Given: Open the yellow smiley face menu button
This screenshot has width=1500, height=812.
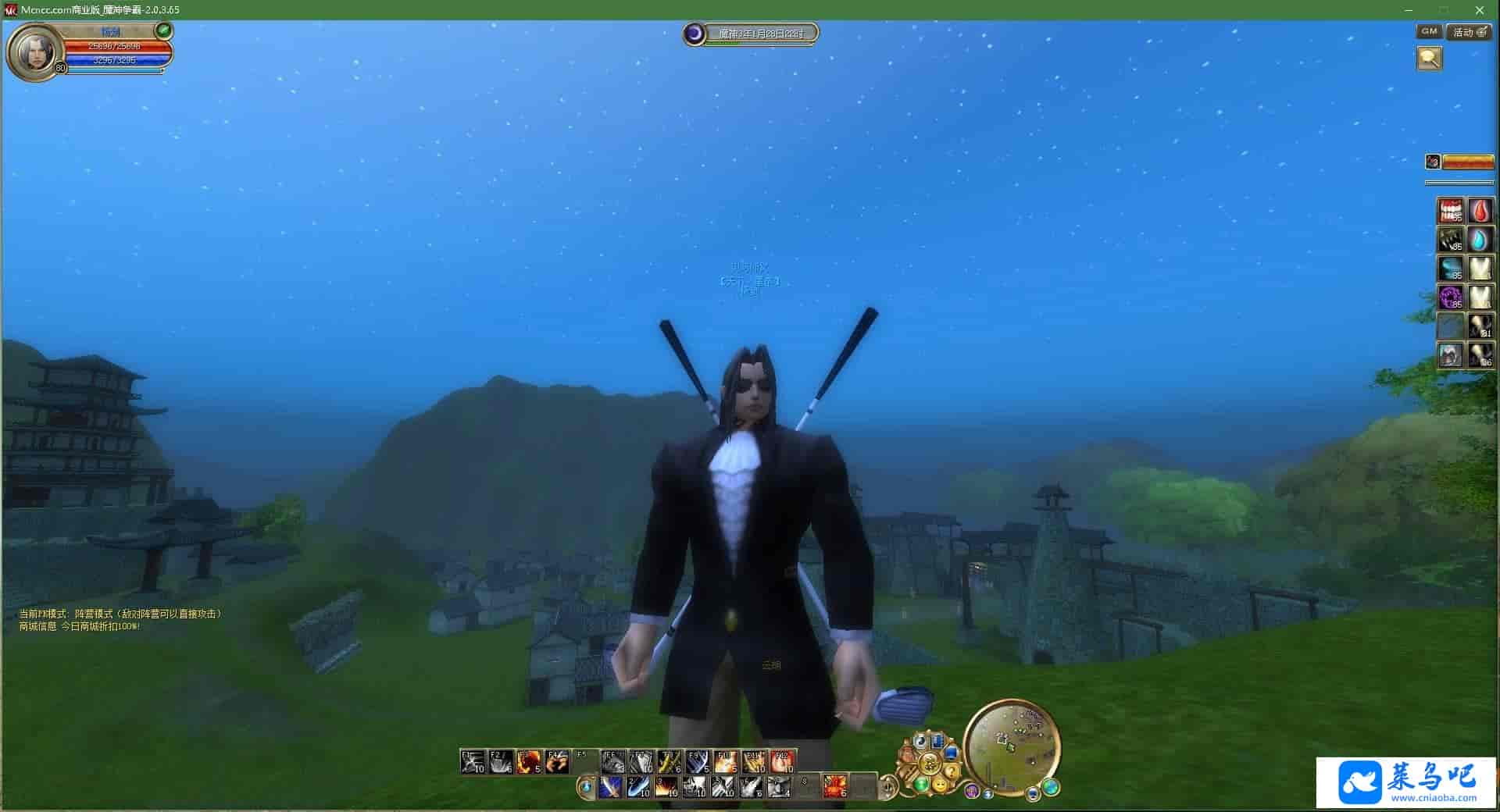Looking at the screenshot, I should tap(940, 783).
